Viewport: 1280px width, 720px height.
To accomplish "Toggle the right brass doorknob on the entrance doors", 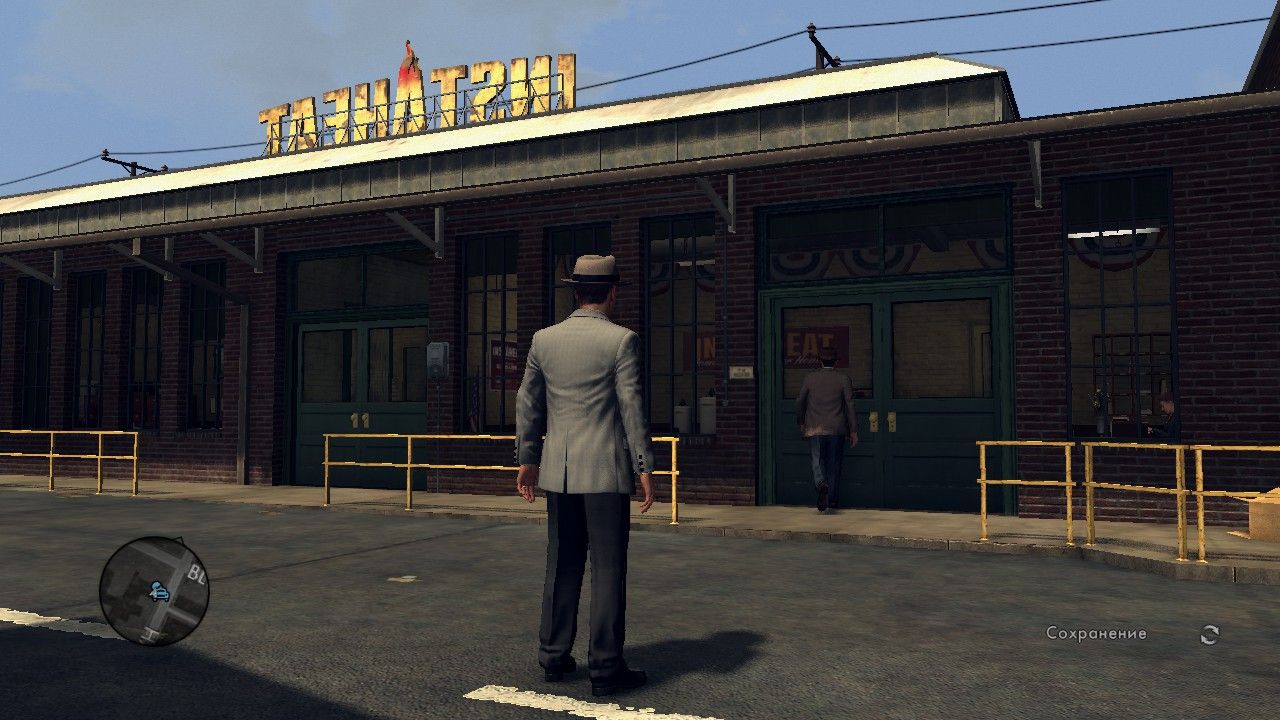I will [893, 422].
